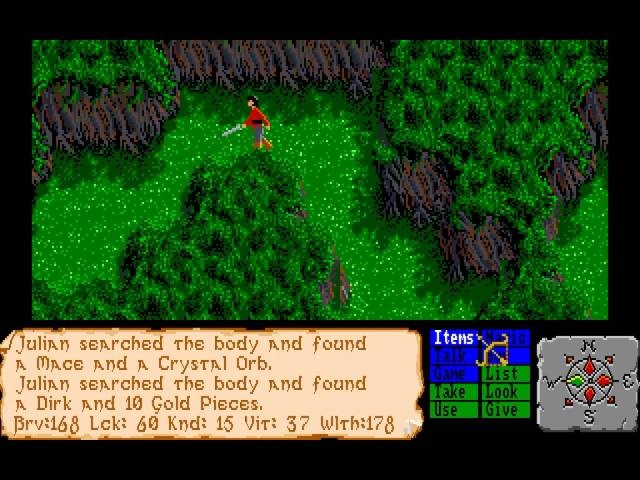Select the Use command

(x=453, y=410)
